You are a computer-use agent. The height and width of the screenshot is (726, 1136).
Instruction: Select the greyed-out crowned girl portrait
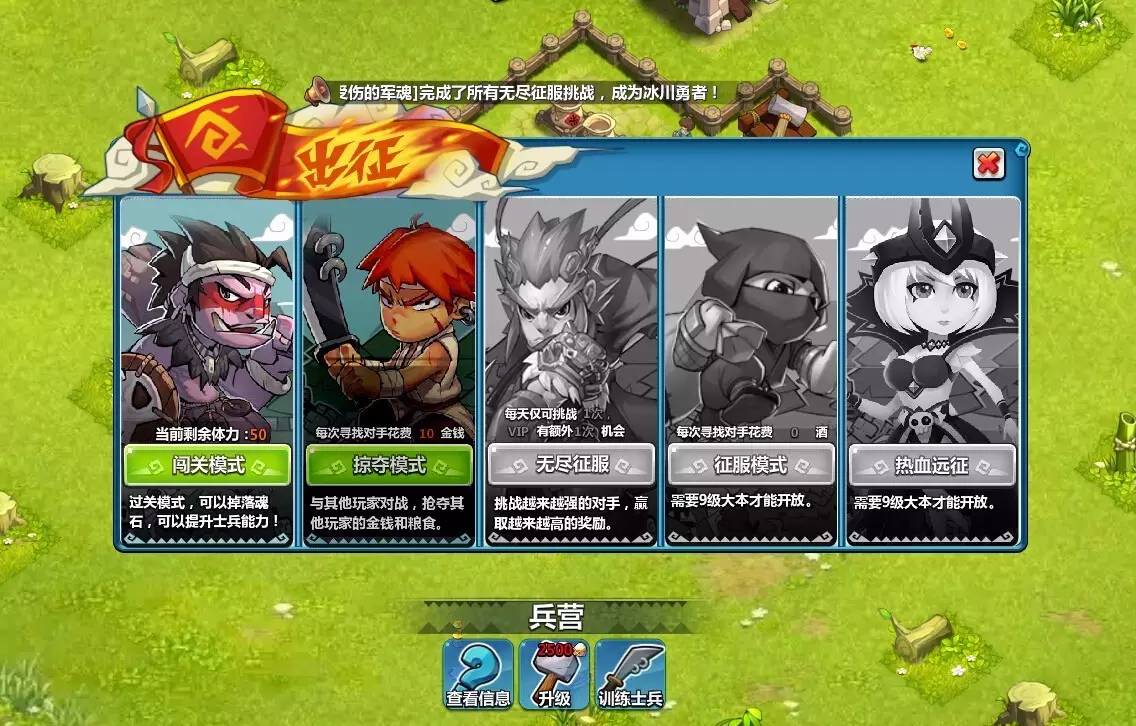click(932, 310)
